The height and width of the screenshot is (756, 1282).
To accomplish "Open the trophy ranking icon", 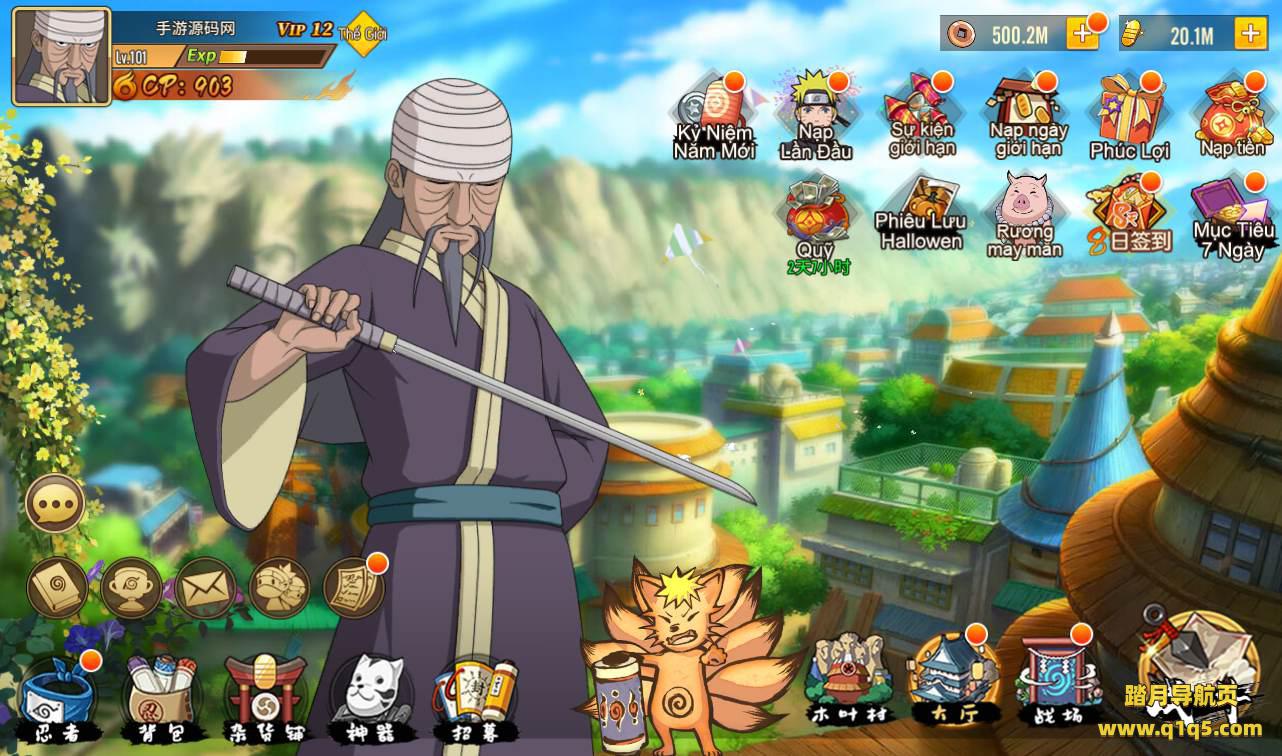I will click(x=131, y=588).
